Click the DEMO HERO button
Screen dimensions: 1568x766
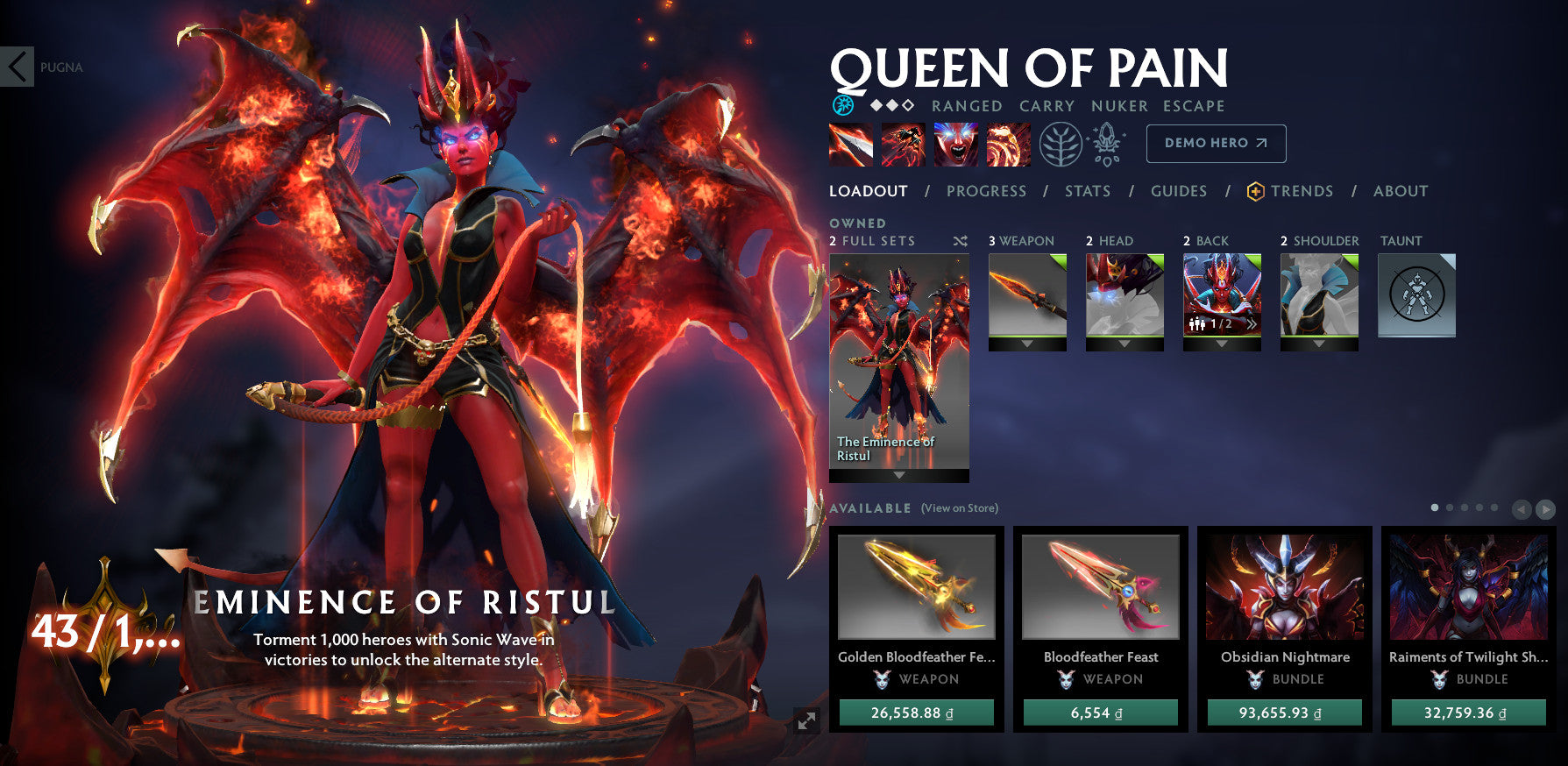click(1215, 142)
